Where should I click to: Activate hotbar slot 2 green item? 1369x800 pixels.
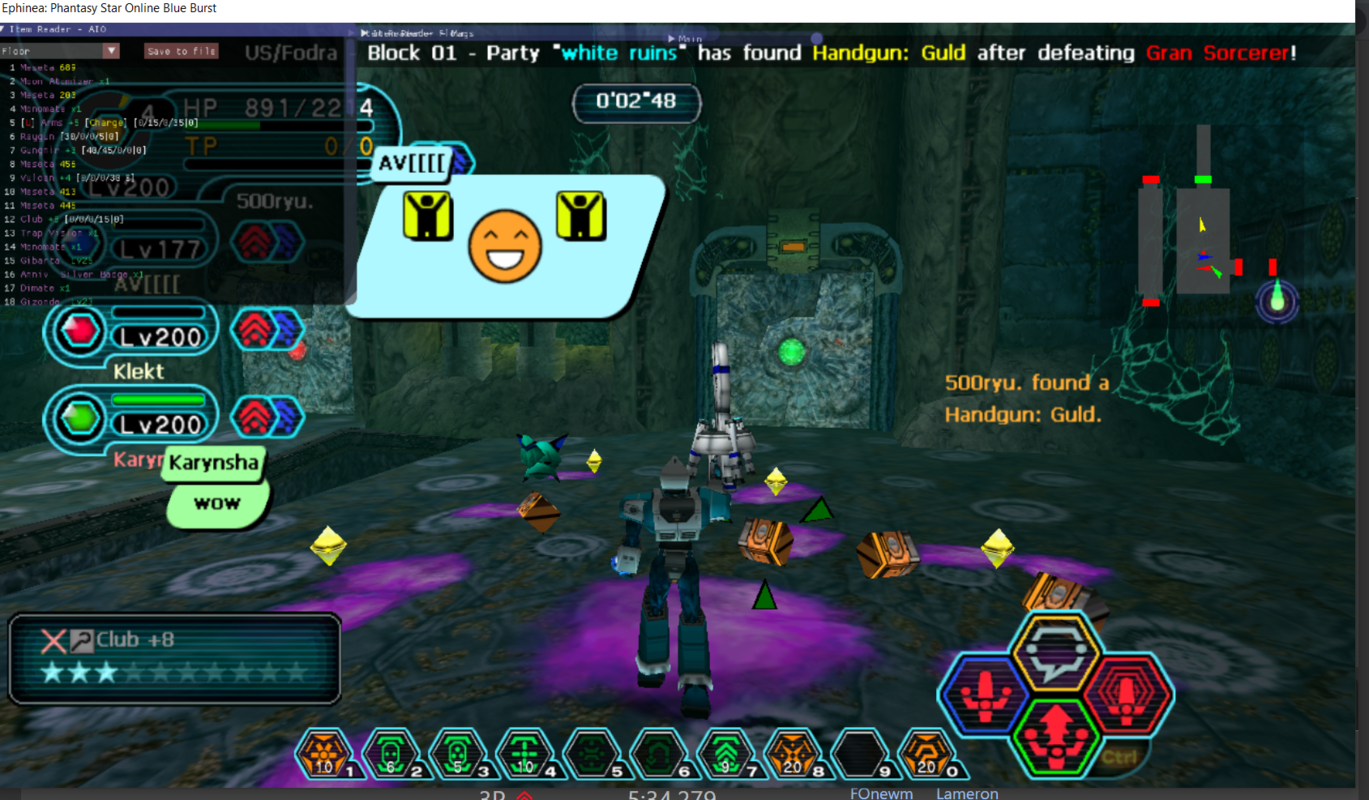tap(391, 755)
